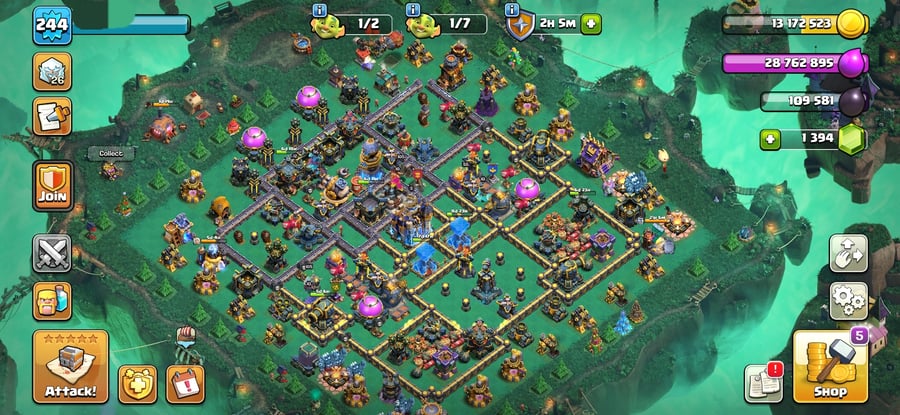The height and width of the screenshot is (415, 900).
Task: Open the barbarian army overview button
Action: point(51,299)
